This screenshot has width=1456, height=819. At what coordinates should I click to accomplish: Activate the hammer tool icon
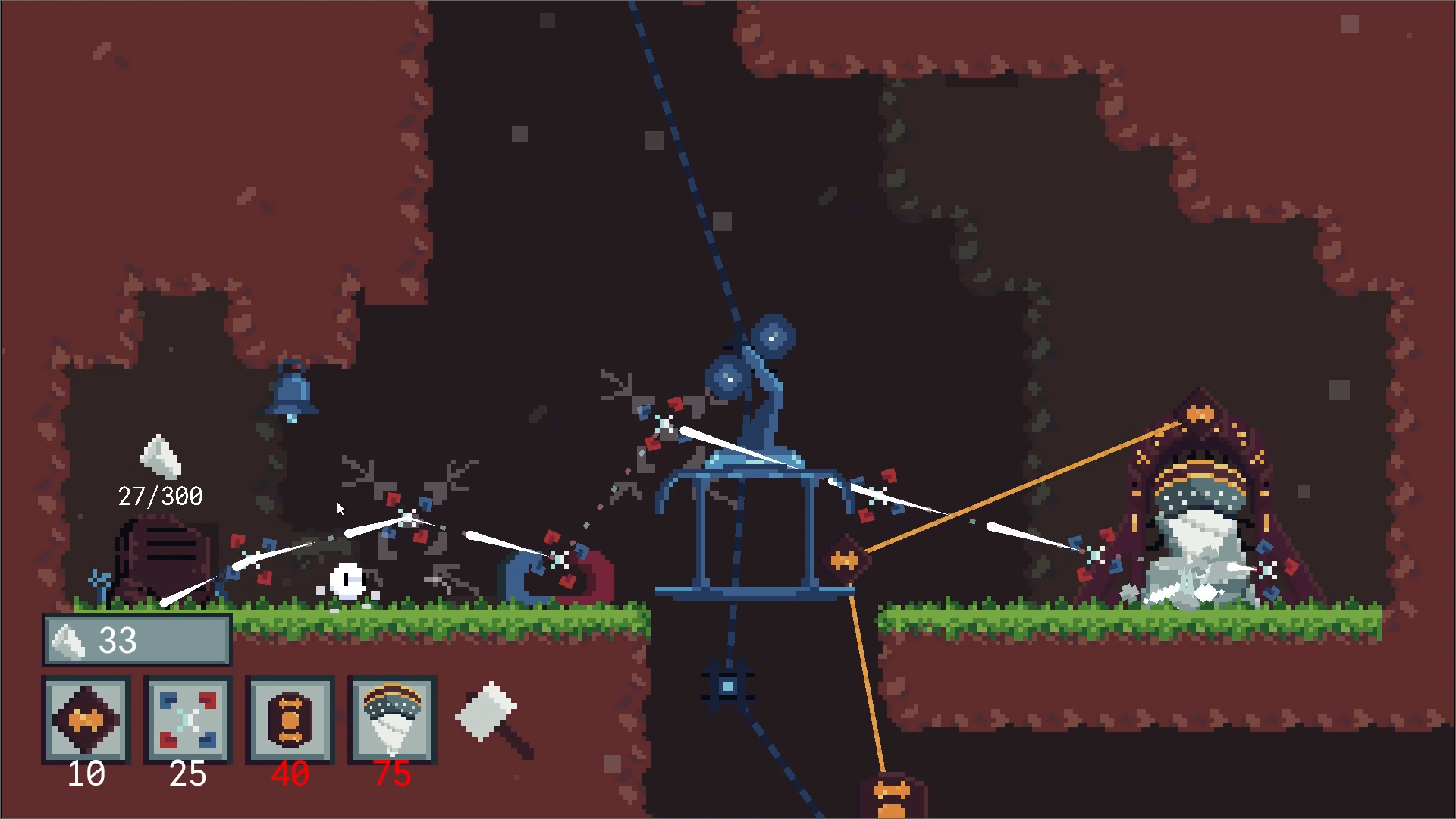pos(494,717)
